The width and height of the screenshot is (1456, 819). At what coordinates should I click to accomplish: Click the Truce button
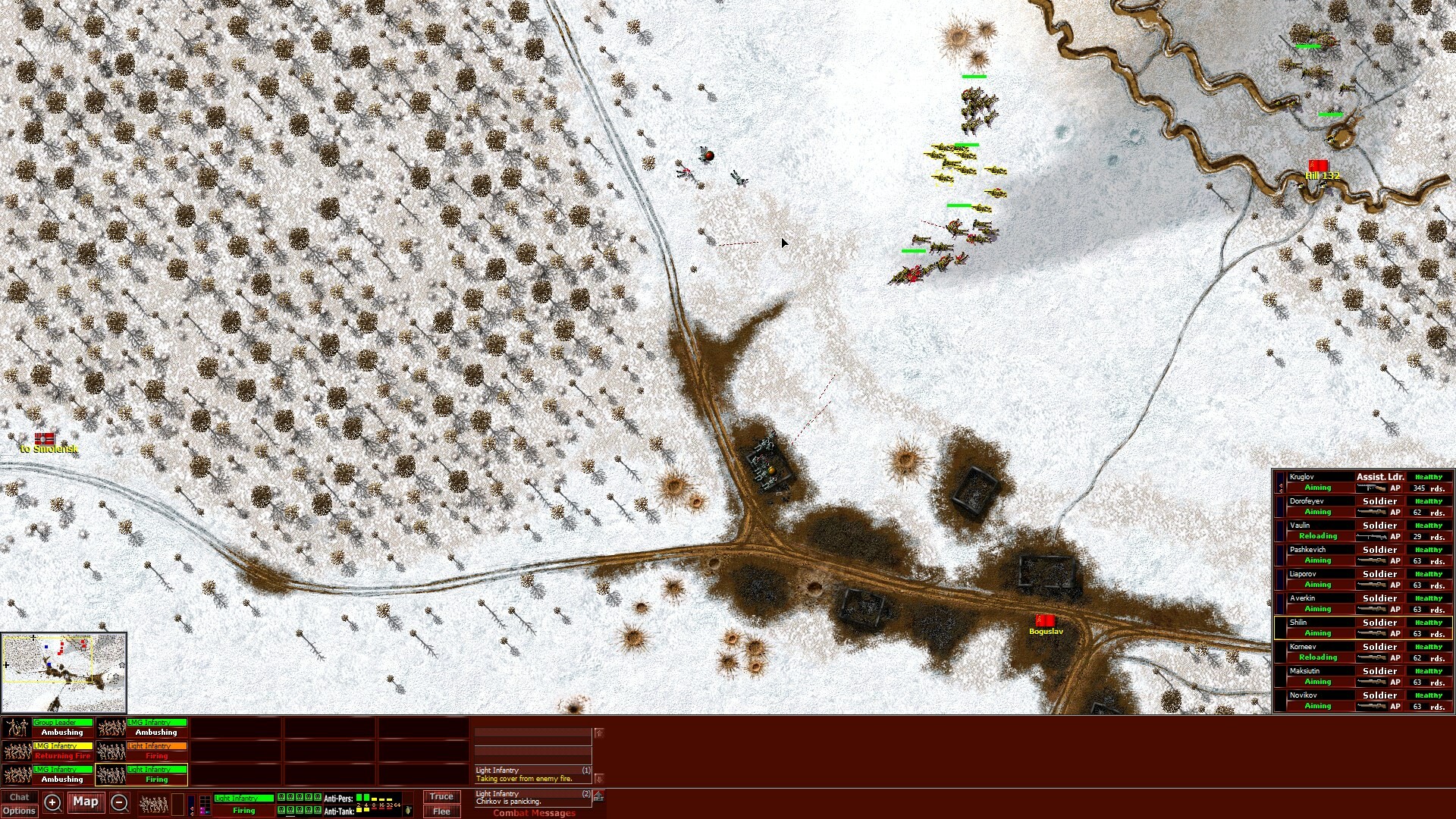click(x=441, y=797)
